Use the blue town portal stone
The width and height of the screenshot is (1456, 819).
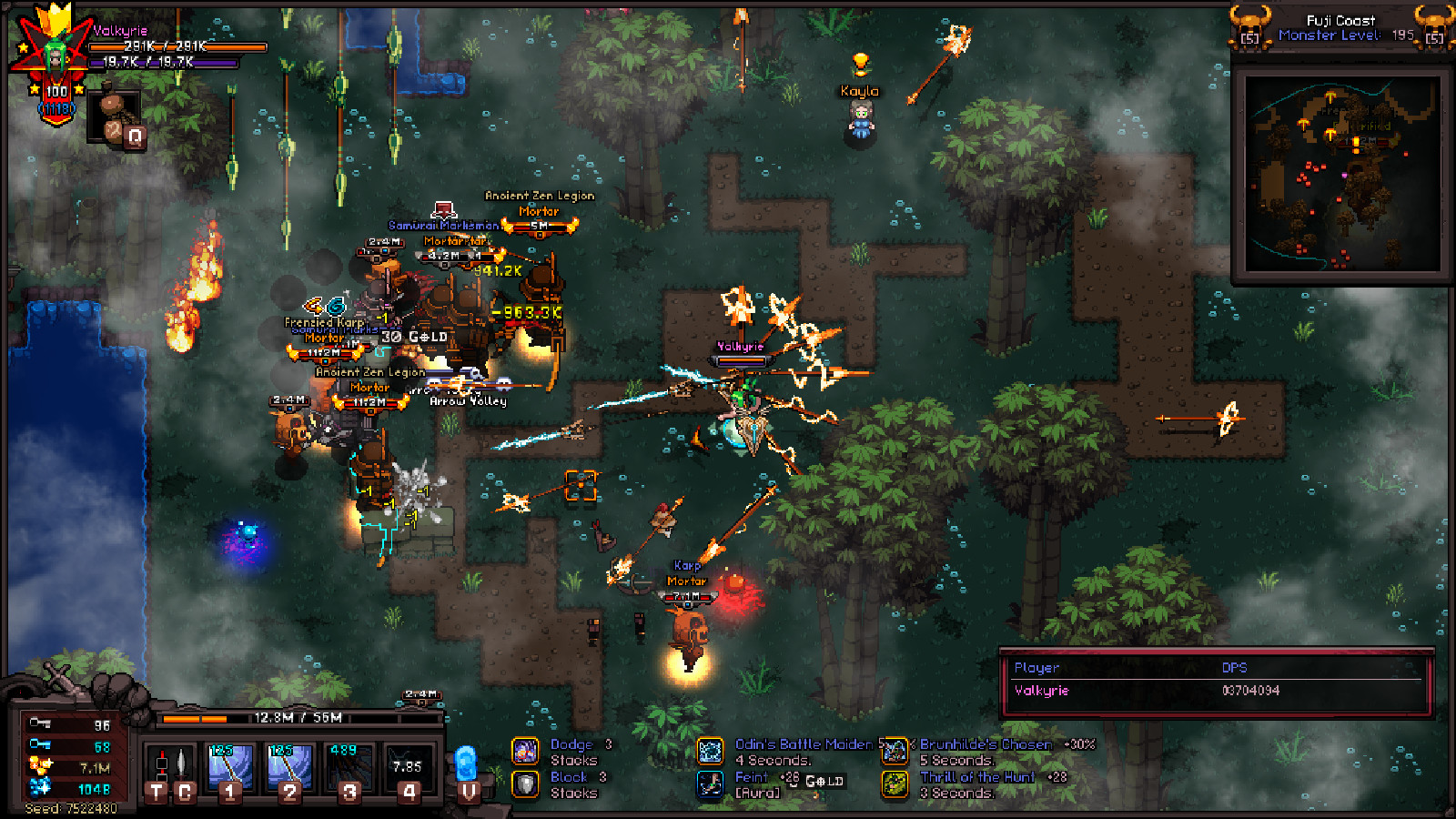[x=467, y=770]
